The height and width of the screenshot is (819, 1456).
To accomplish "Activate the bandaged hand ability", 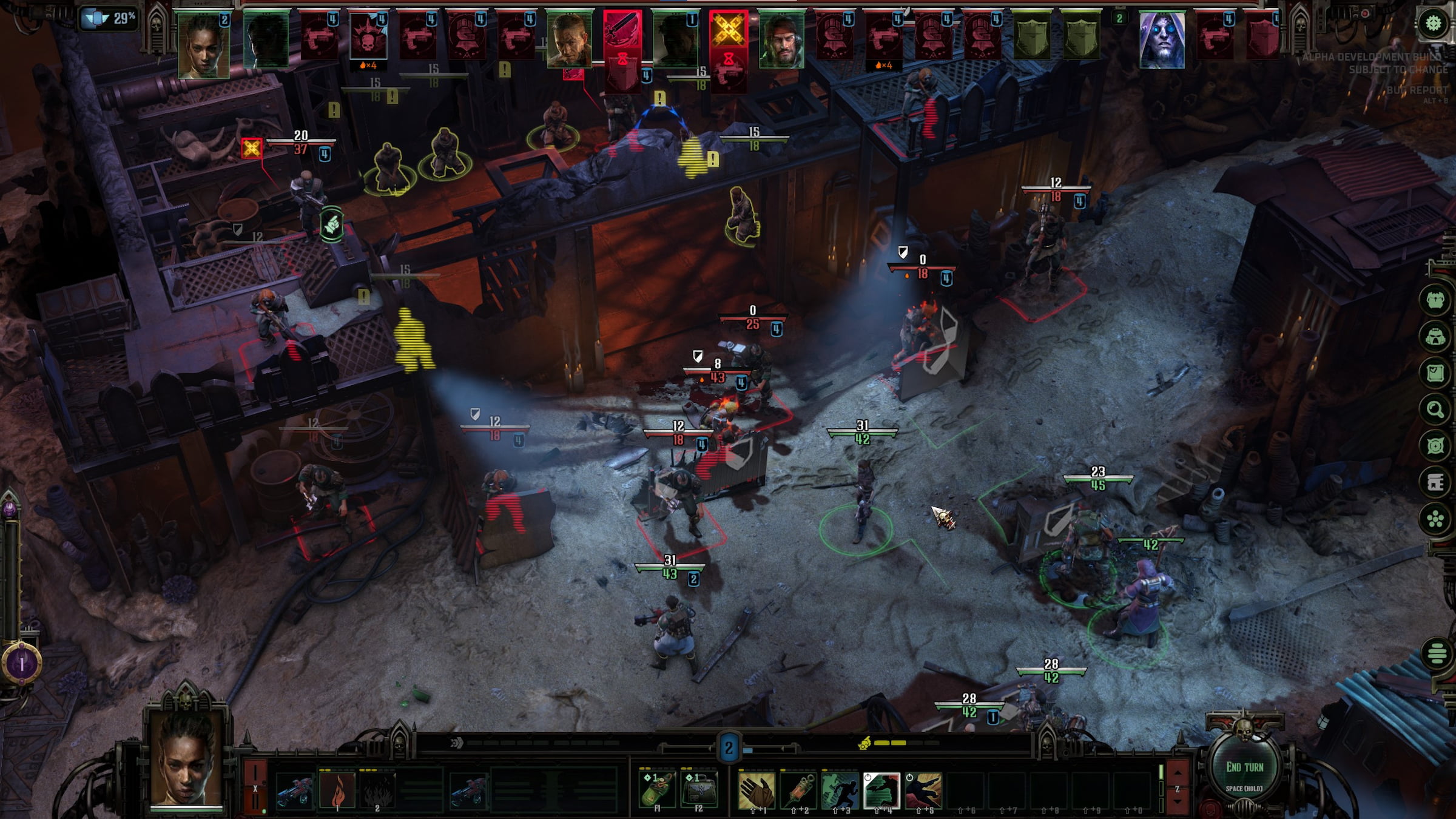I will pos(757,790).
